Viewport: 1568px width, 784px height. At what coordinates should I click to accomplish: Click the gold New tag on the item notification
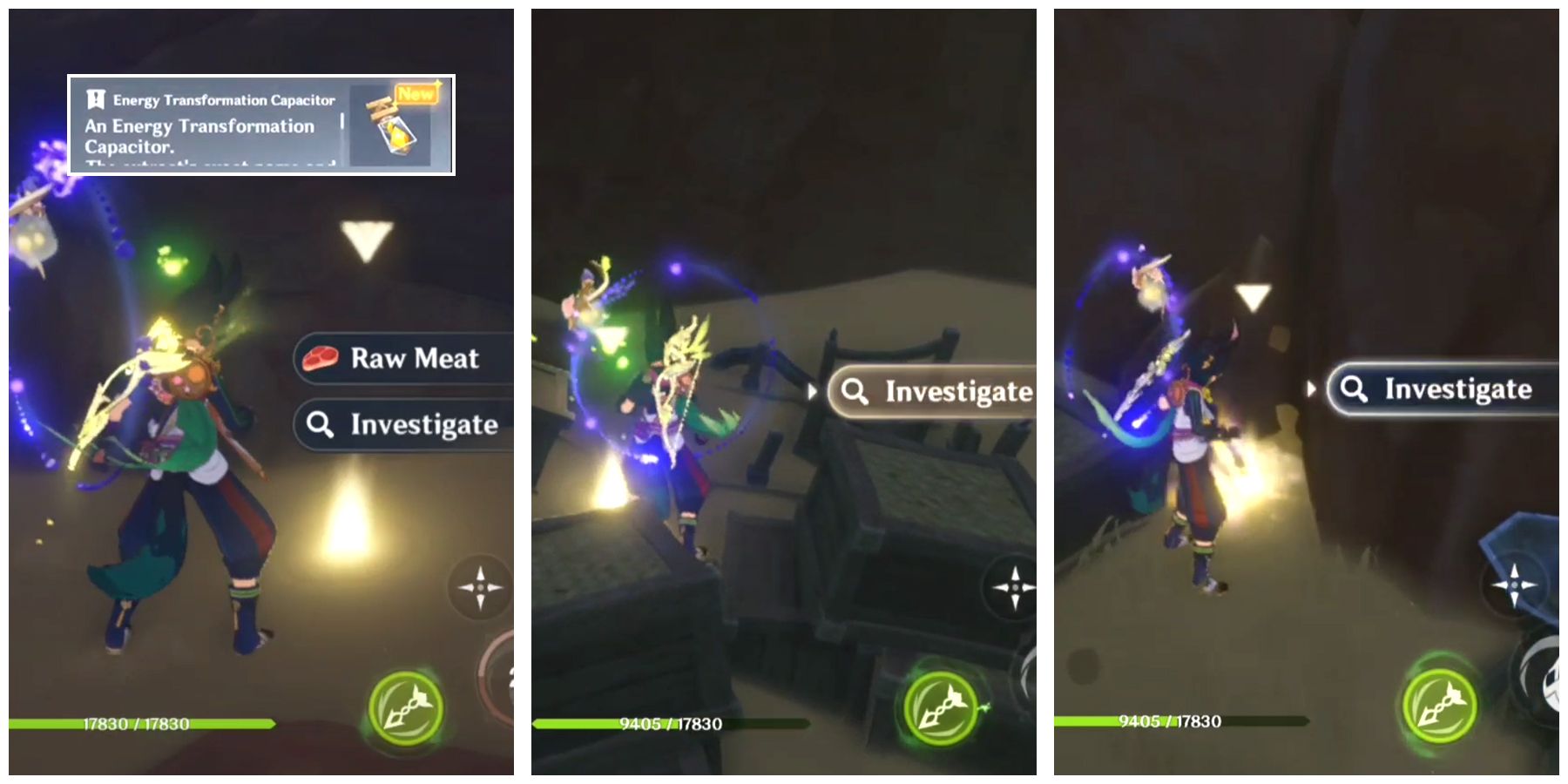417,93
